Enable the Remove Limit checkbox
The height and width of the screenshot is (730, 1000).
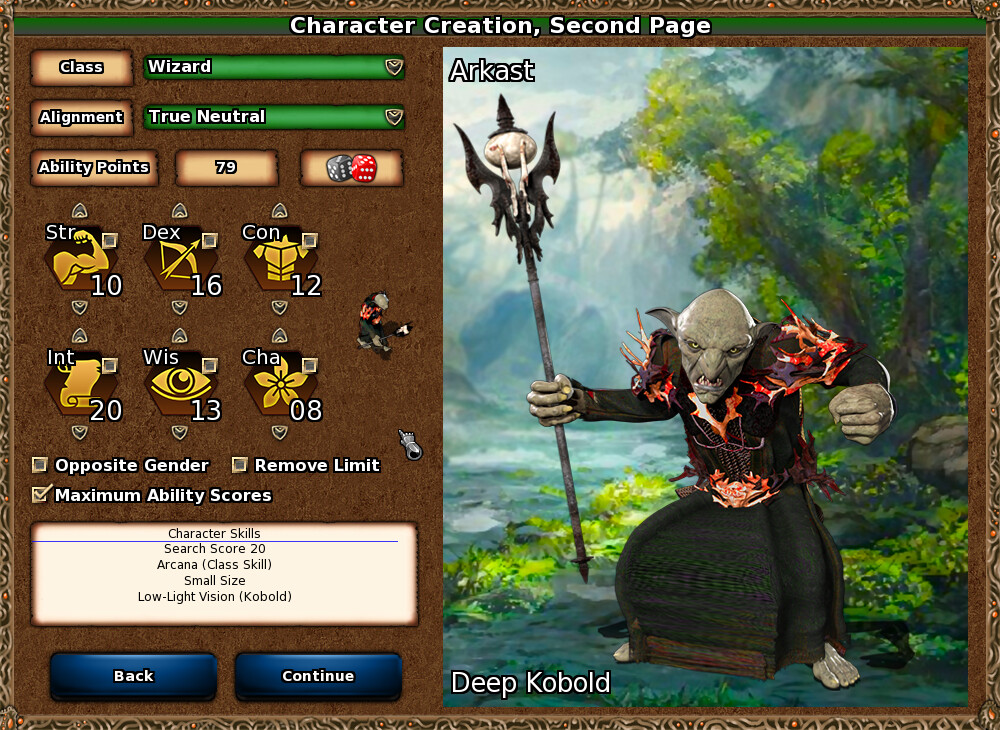pyautogui.click(x=240, y=465)
